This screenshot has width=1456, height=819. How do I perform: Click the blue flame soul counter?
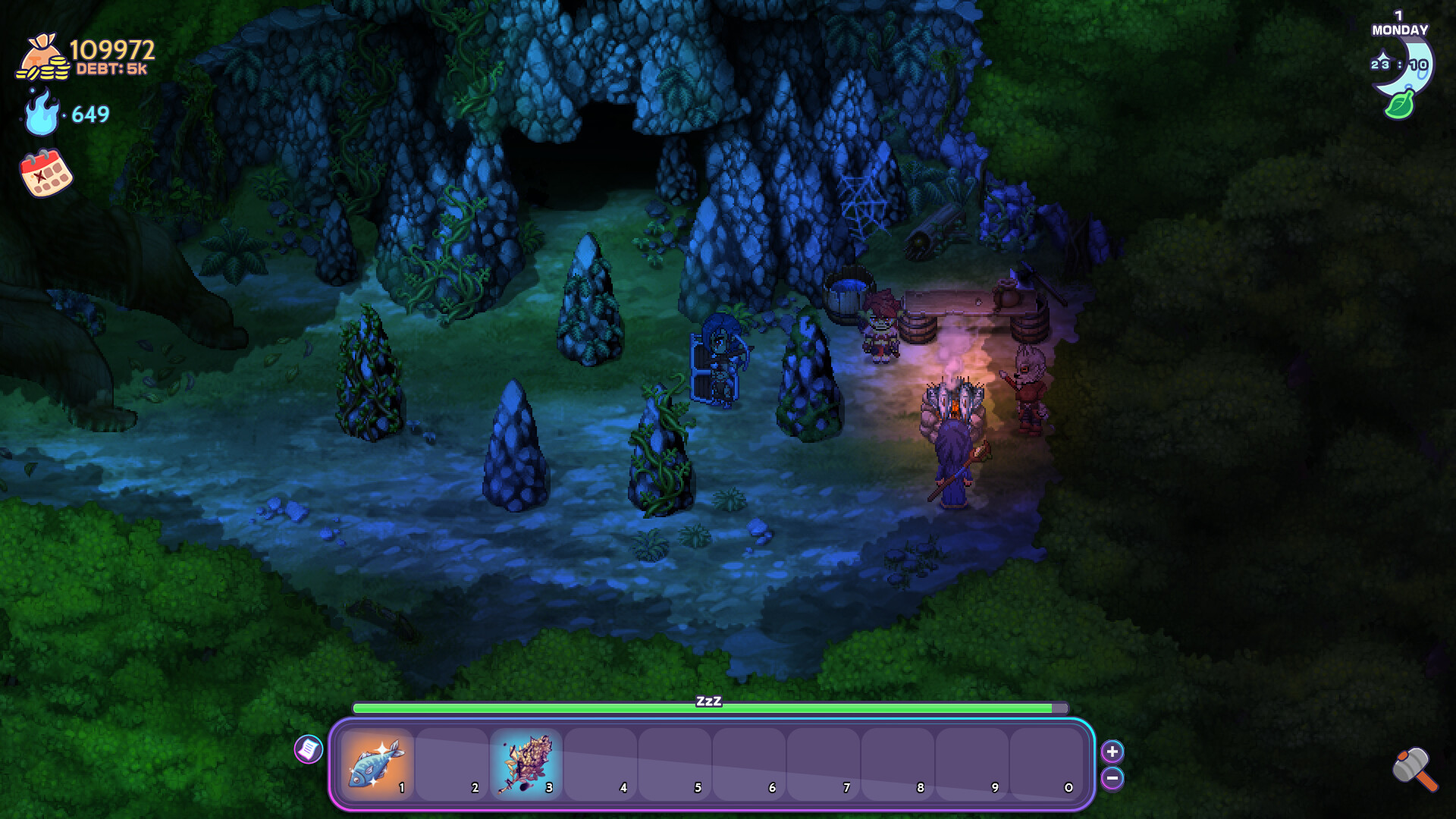(41, 113)
